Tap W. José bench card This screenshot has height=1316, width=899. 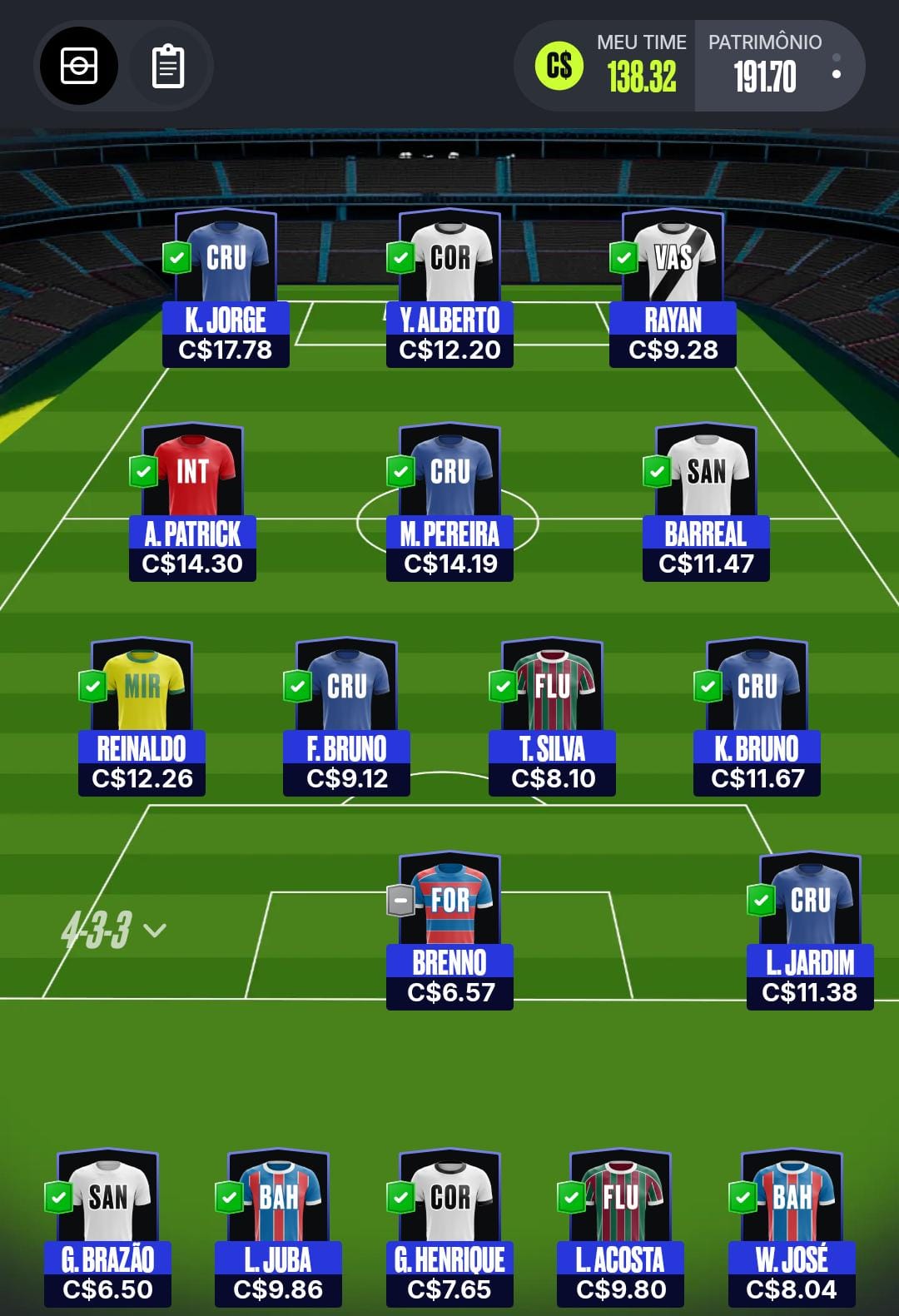pos(792,1228)
